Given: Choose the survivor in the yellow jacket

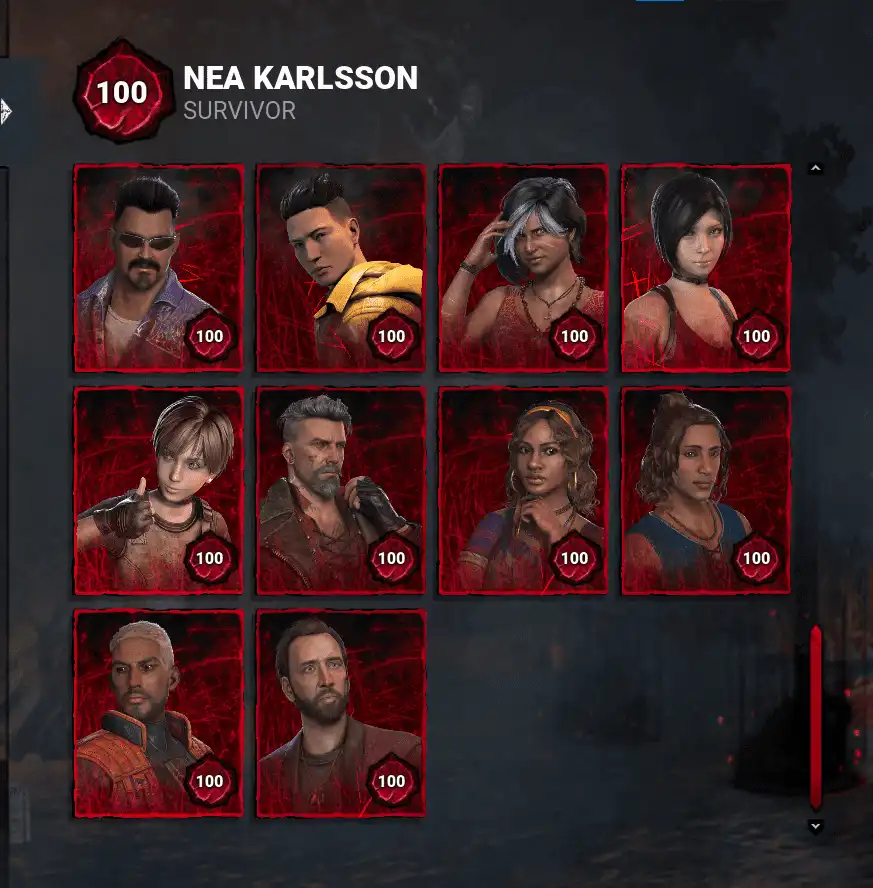Looking at the screenshot, I should point(341,268).
